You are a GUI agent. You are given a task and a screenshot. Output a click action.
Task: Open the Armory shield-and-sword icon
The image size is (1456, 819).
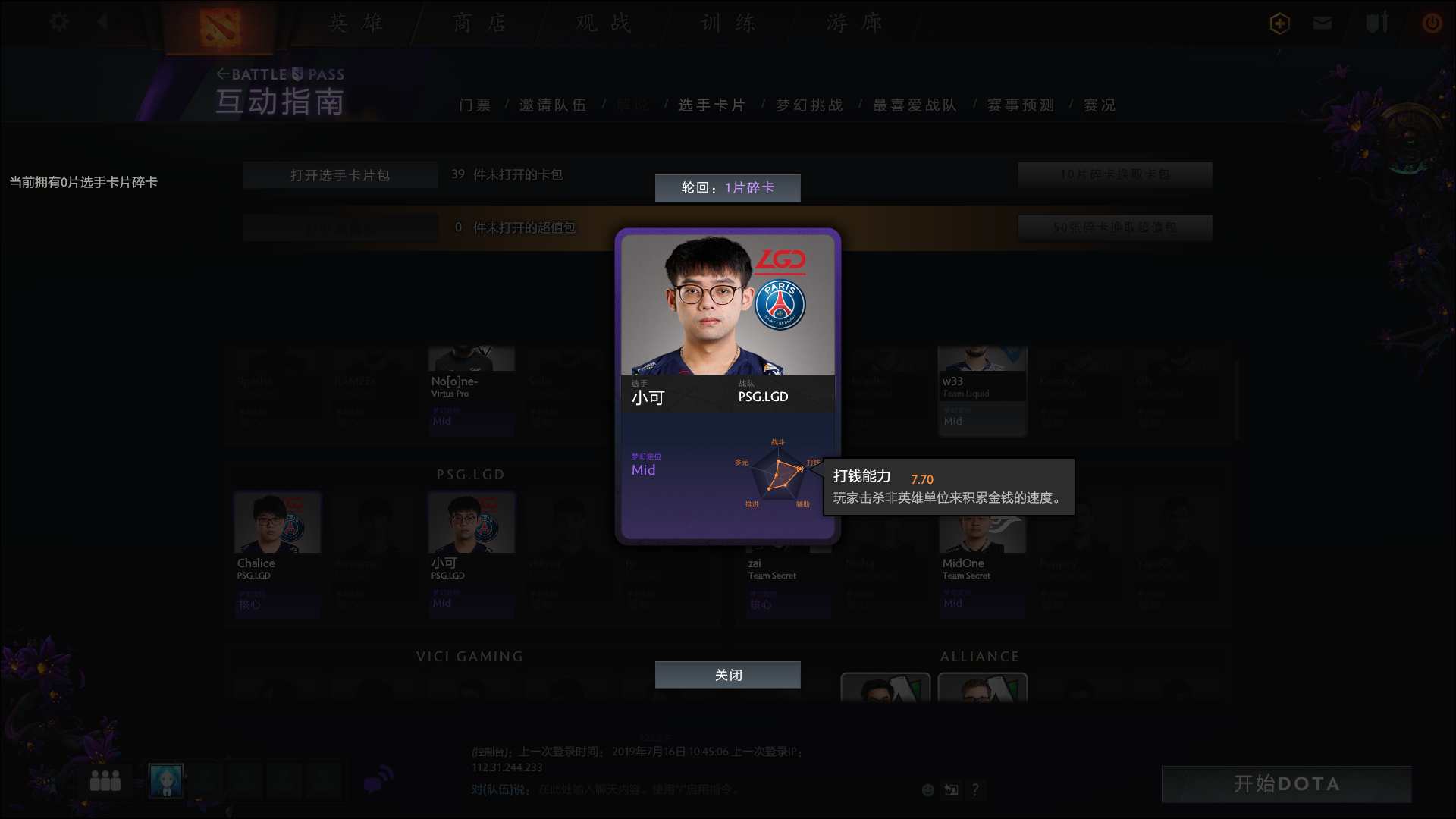1376,24
